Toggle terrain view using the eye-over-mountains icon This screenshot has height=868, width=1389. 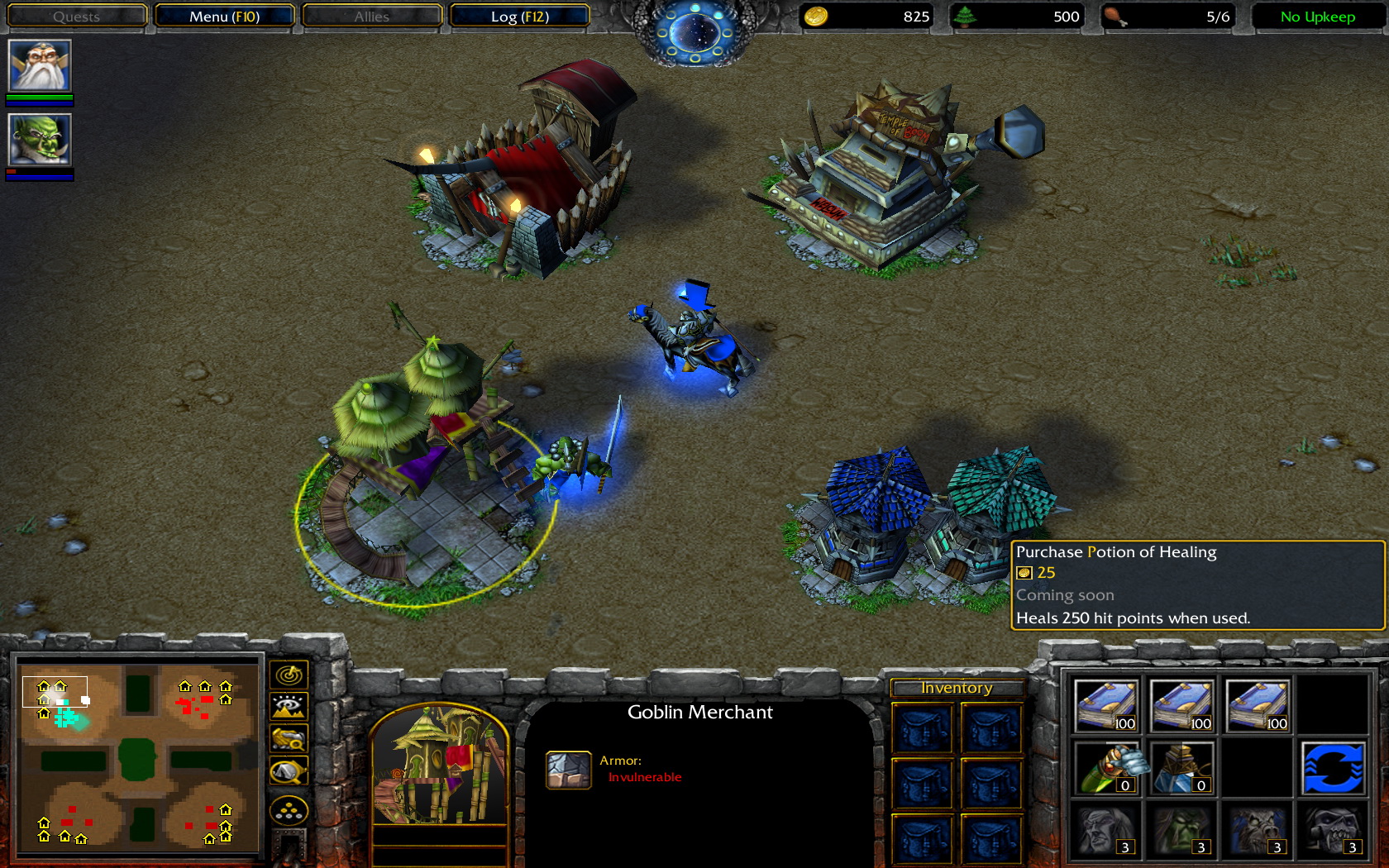pyautogui.click(x=288, y=707)
